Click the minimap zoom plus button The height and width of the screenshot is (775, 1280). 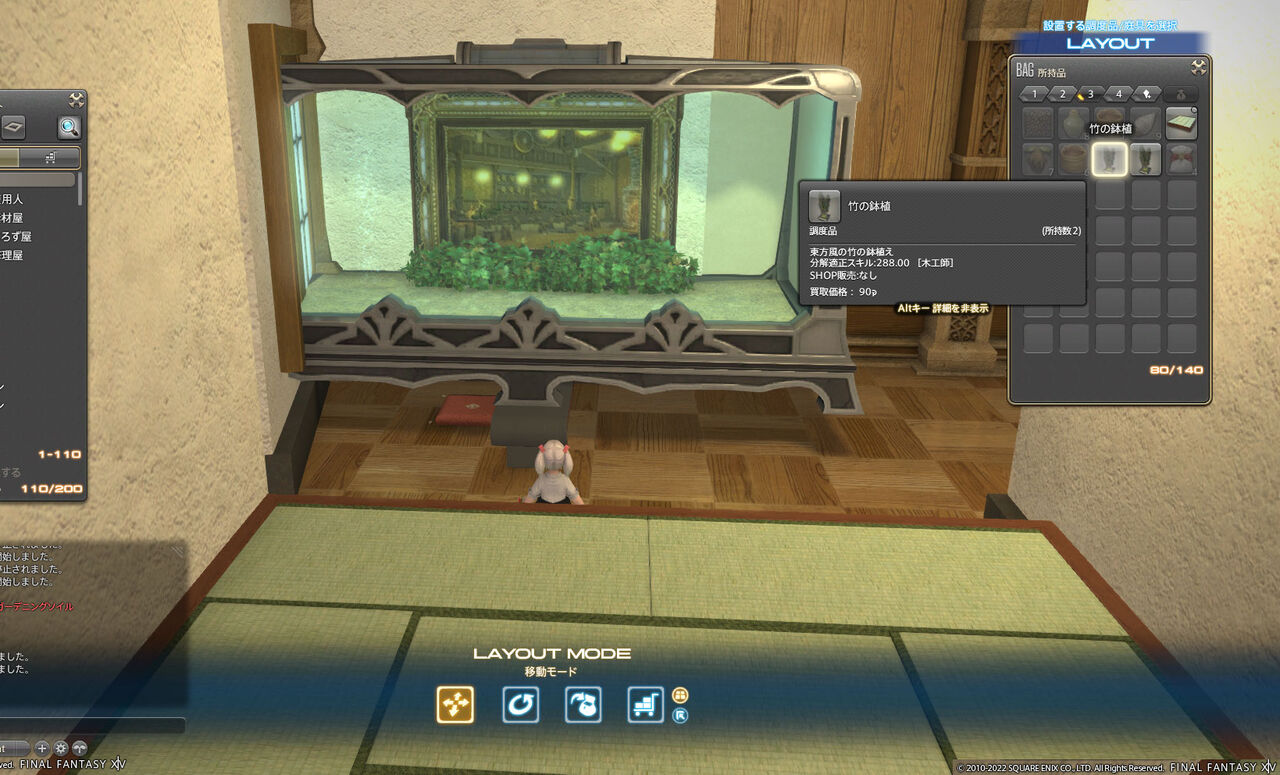42,748
